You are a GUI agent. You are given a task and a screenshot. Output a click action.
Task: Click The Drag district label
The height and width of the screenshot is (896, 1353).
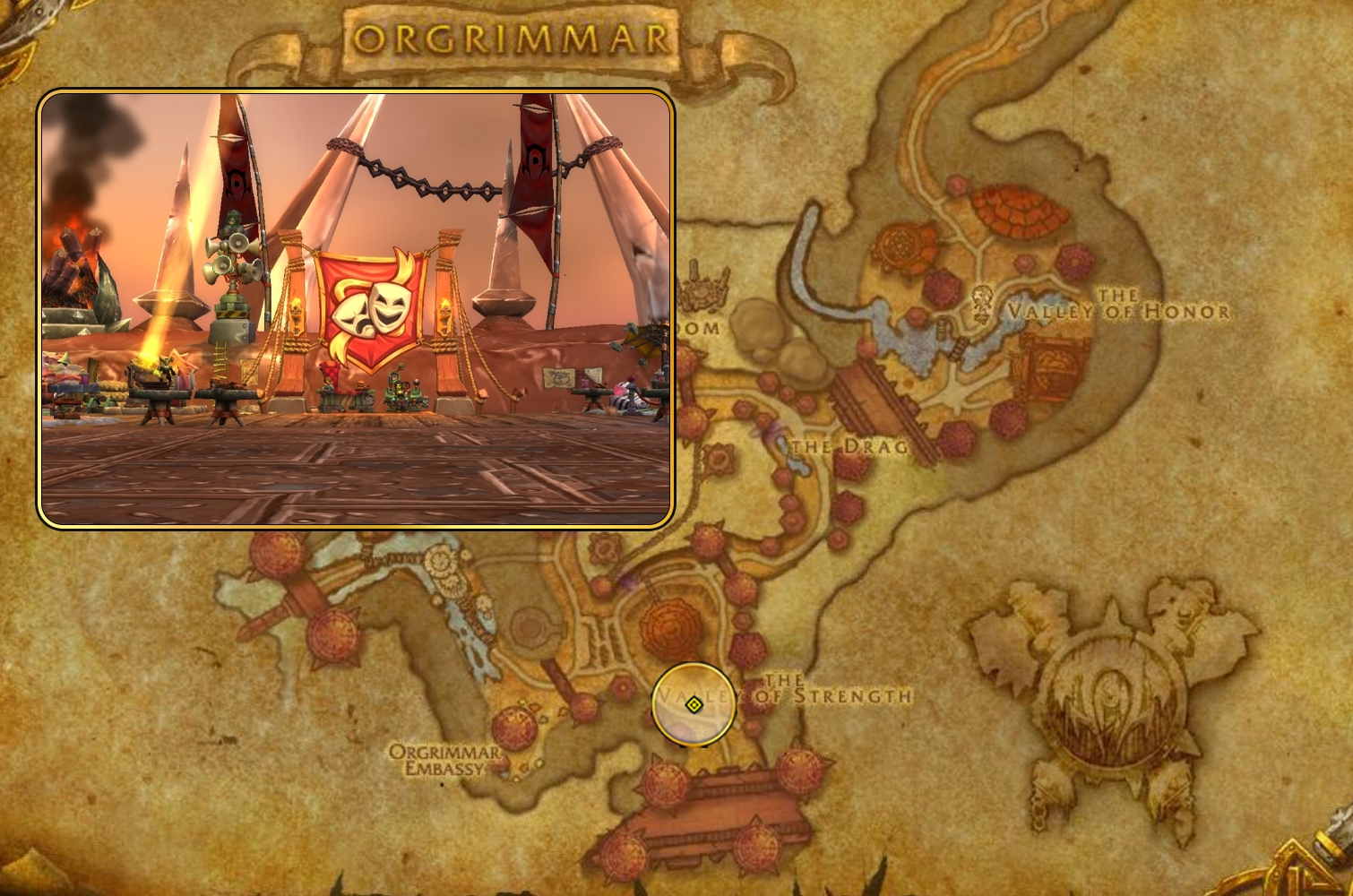pyautogui.click(x=847, y=444)
